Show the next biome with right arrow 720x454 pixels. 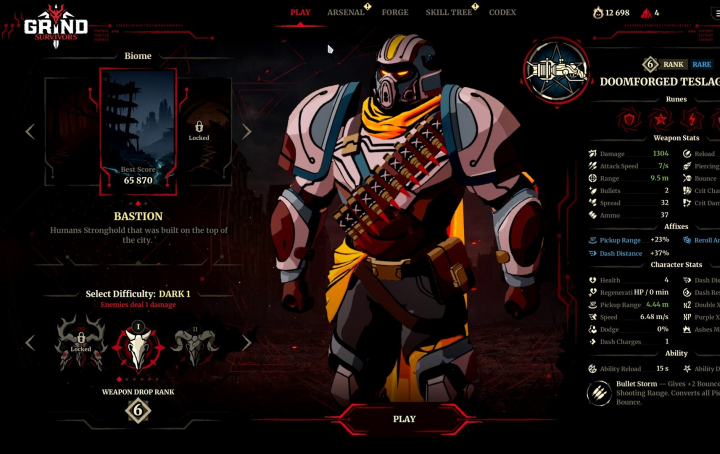pos(246,131)
